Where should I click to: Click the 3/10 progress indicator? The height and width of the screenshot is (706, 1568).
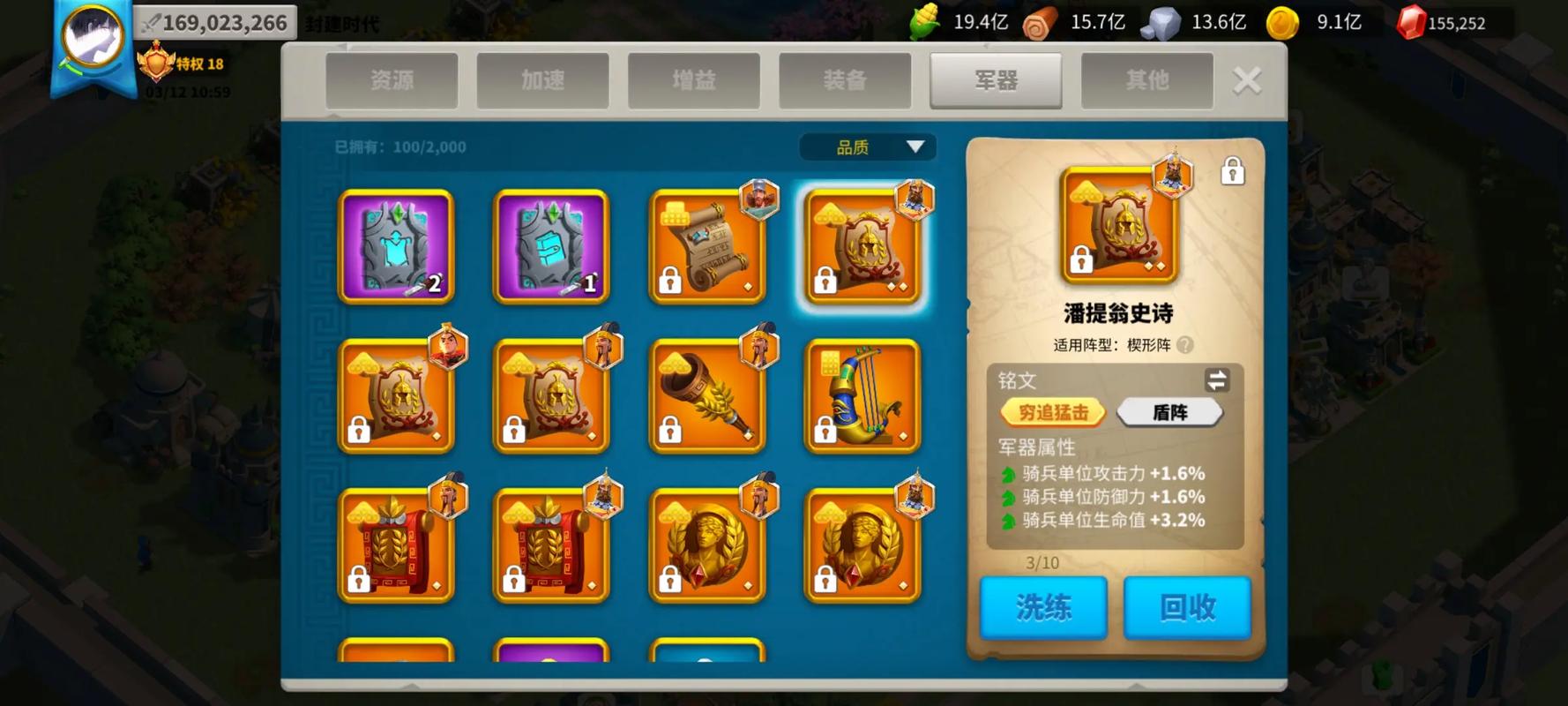[x=1044, y=562]
